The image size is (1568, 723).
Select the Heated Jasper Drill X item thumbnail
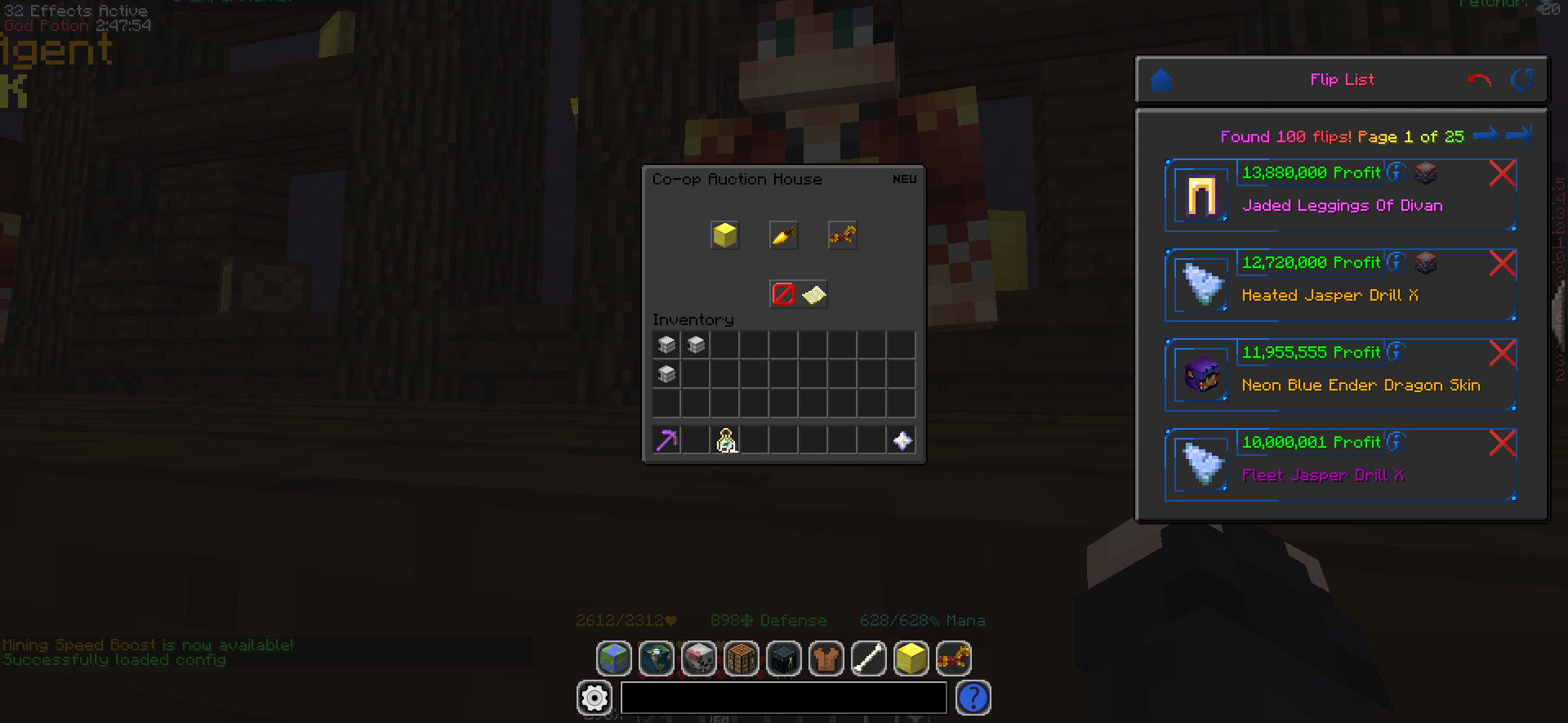(x=1200, y=284)
